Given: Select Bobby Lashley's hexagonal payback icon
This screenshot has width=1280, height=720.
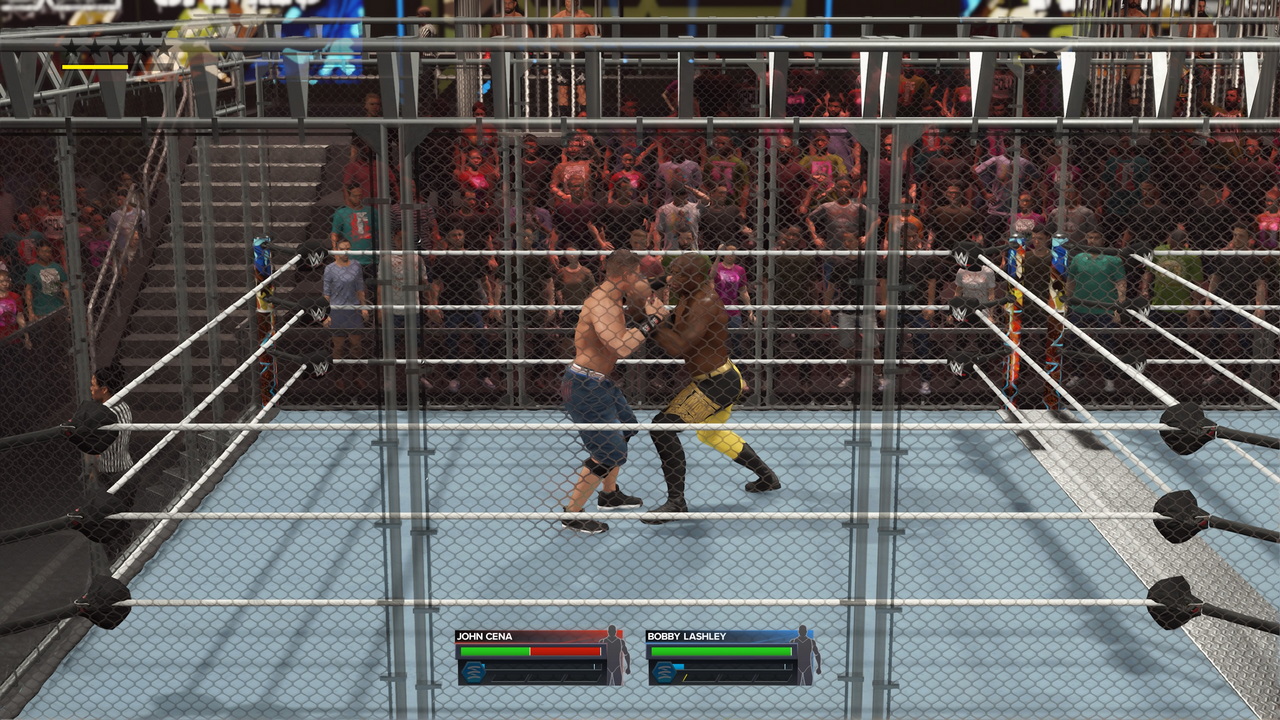Looking at the screenshot, I should [x=663, y=672].
